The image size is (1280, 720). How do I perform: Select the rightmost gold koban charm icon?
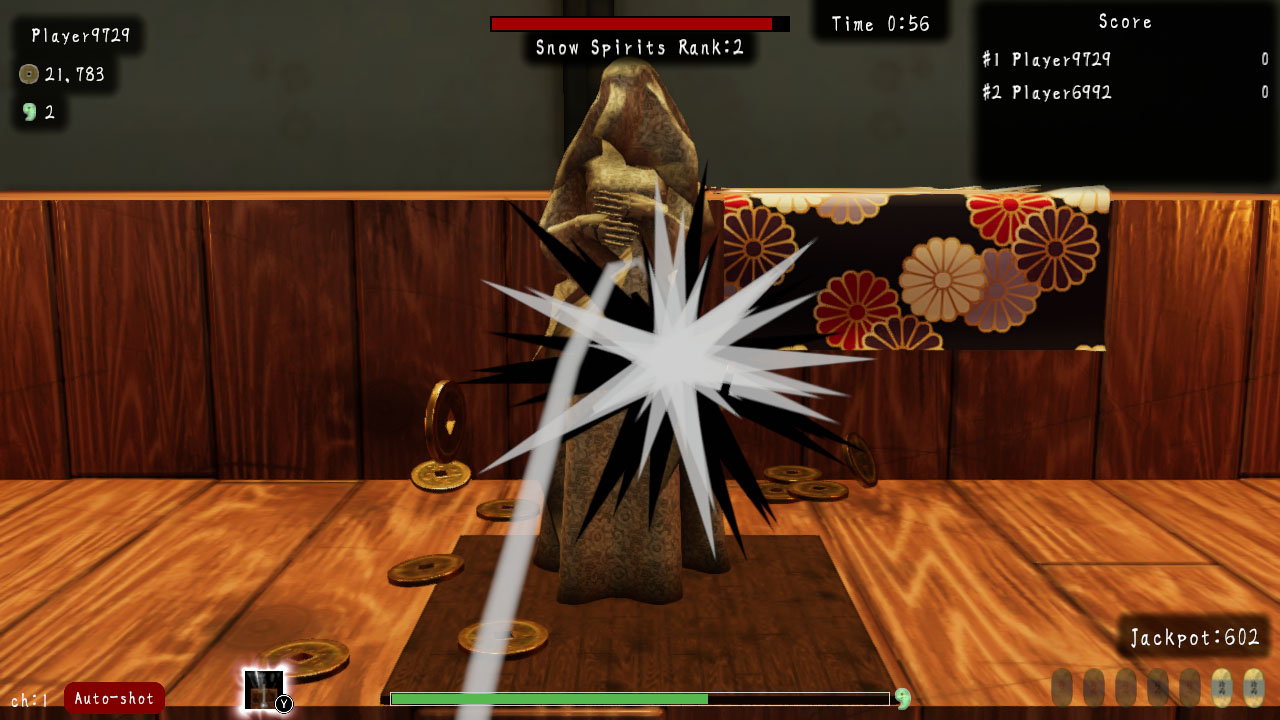tap(1253, 688)
